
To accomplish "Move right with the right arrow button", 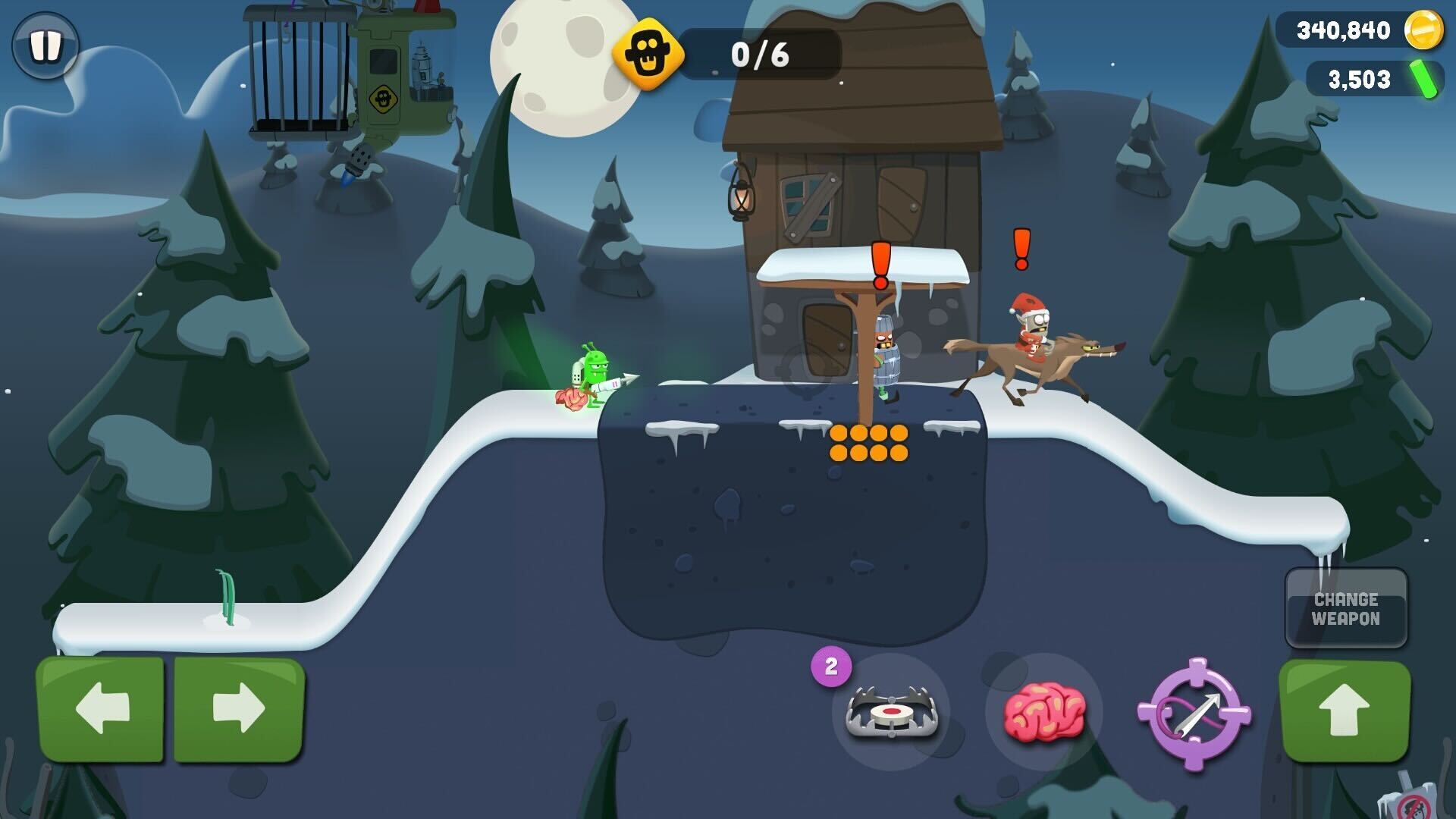I will coord(240,709).
